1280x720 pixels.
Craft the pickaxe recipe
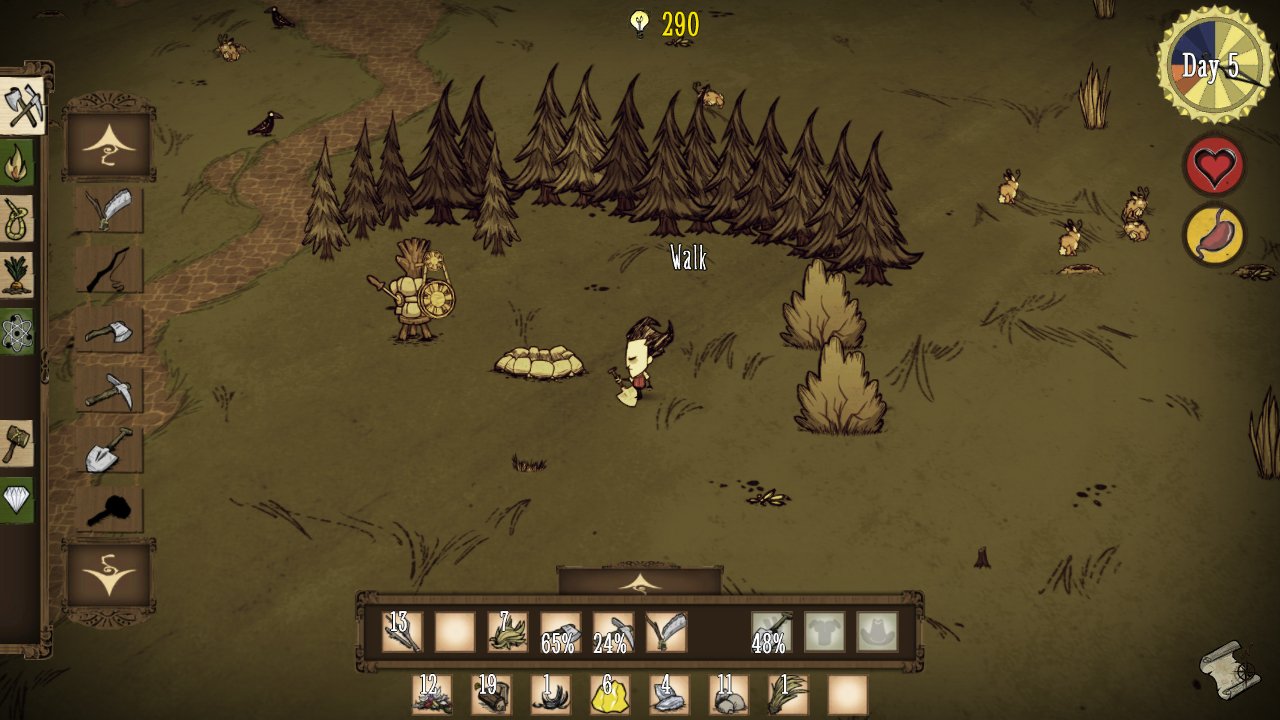click(x=109, y=389)
